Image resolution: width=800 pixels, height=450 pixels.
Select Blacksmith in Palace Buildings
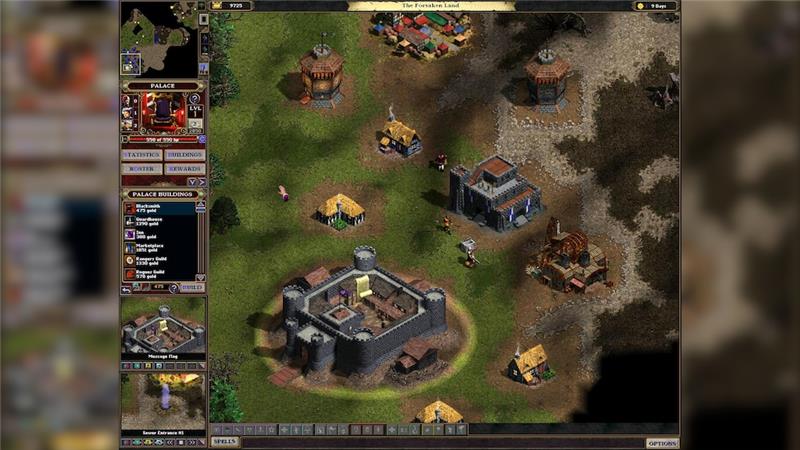point(160,208)
